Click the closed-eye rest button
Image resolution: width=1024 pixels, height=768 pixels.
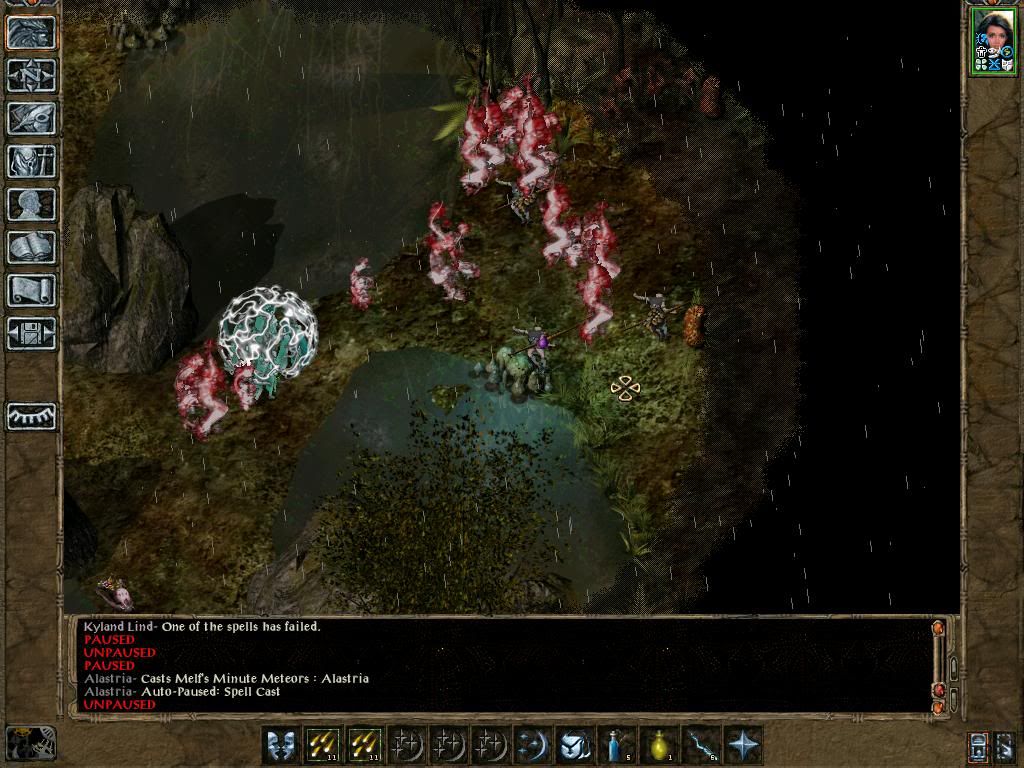coord(31,416)
